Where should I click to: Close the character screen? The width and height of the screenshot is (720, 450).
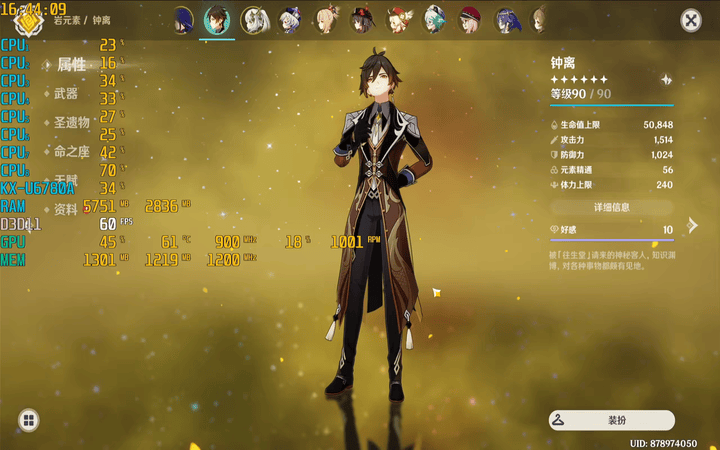[691, 20]
